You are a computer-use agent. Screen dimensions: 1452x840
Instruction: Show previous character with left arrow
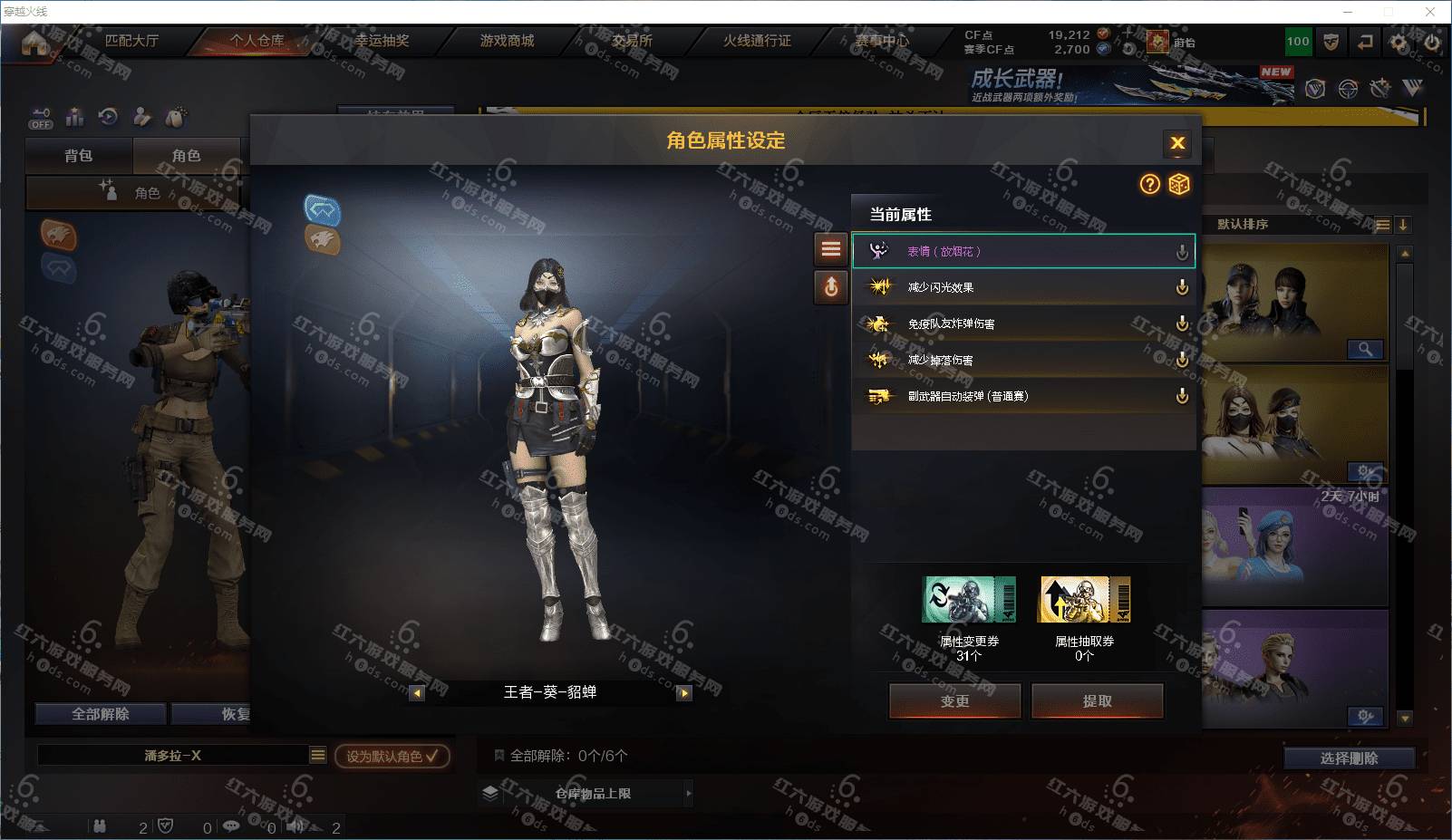point(417,693)
